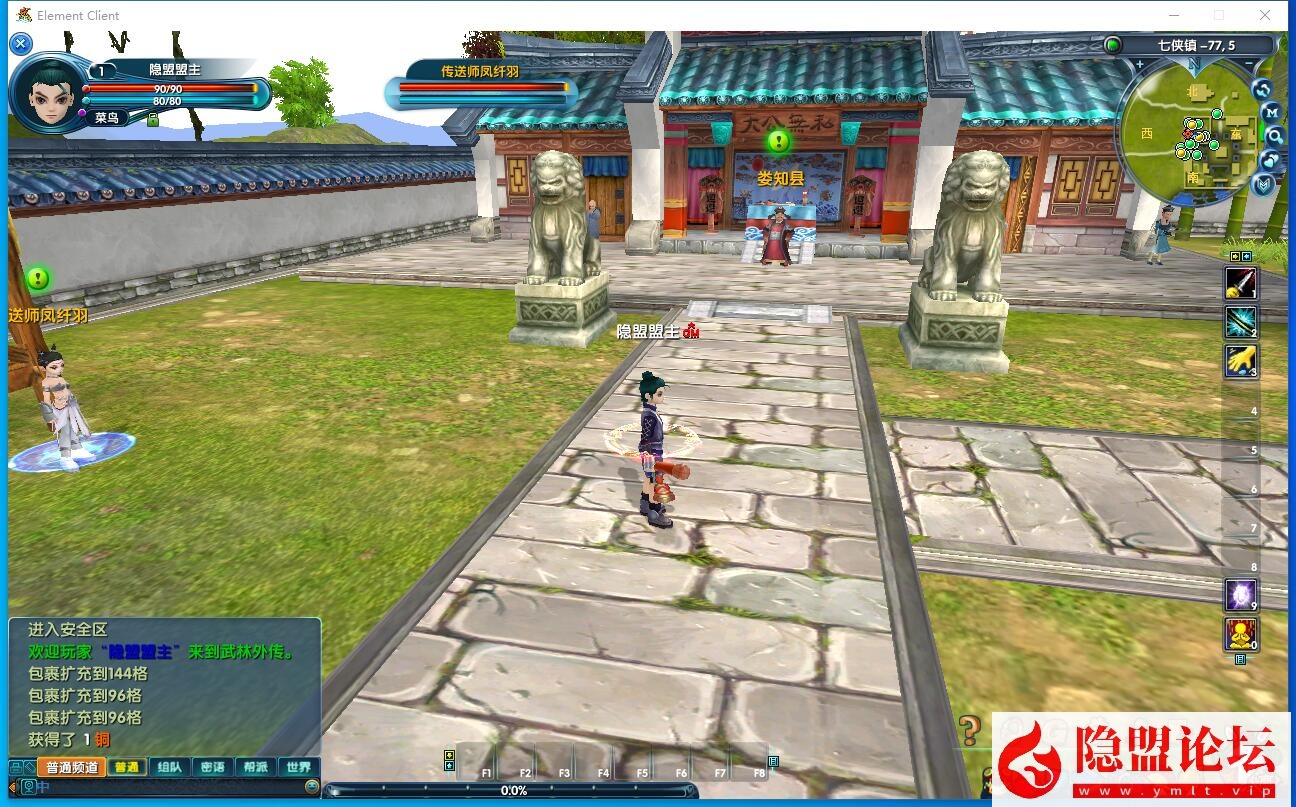Open the 帮派 chat tab
This screenshot has width=1296, height=807.
click(255, 767)
